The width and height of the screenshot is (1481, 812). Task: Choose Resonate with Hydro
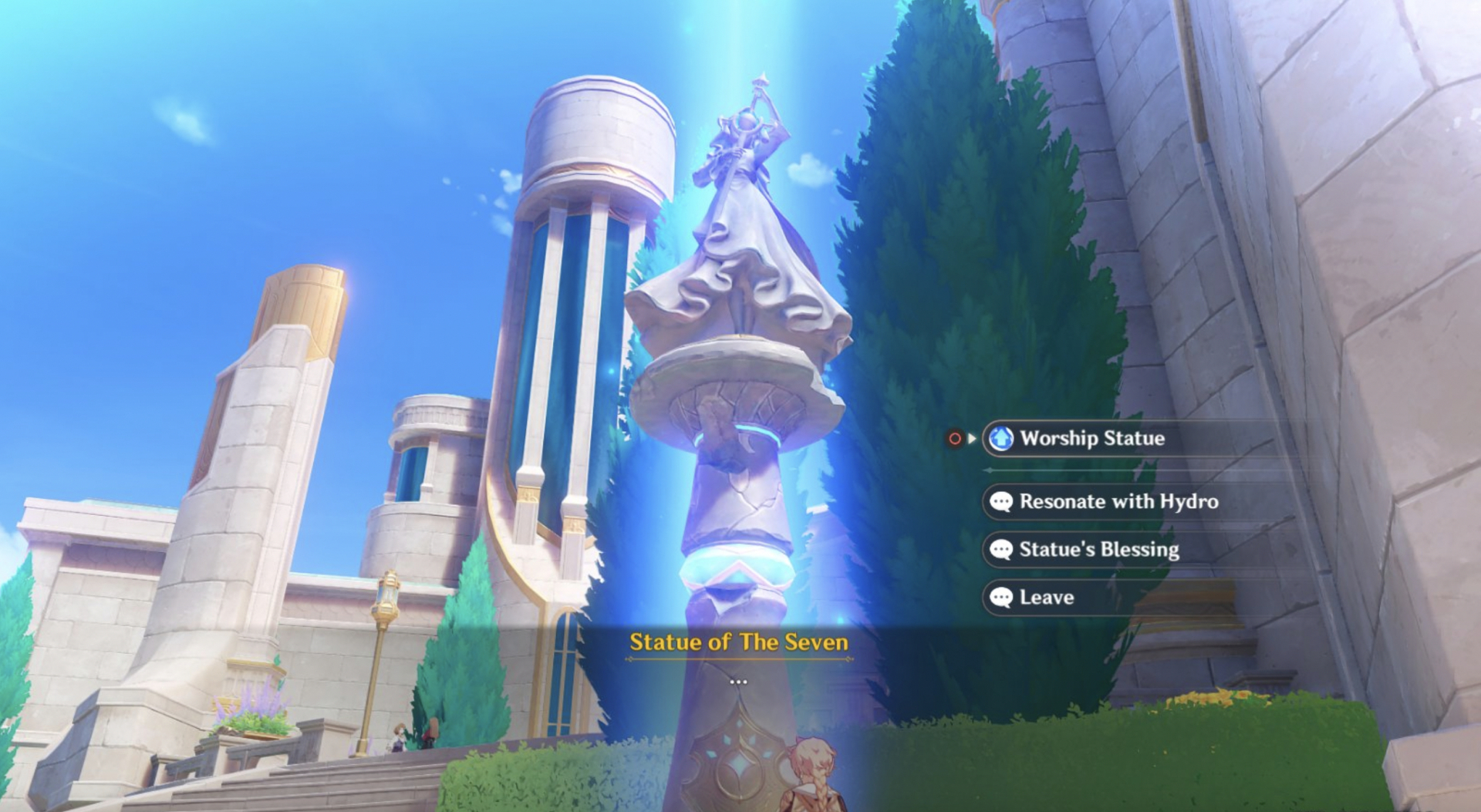1118,502
